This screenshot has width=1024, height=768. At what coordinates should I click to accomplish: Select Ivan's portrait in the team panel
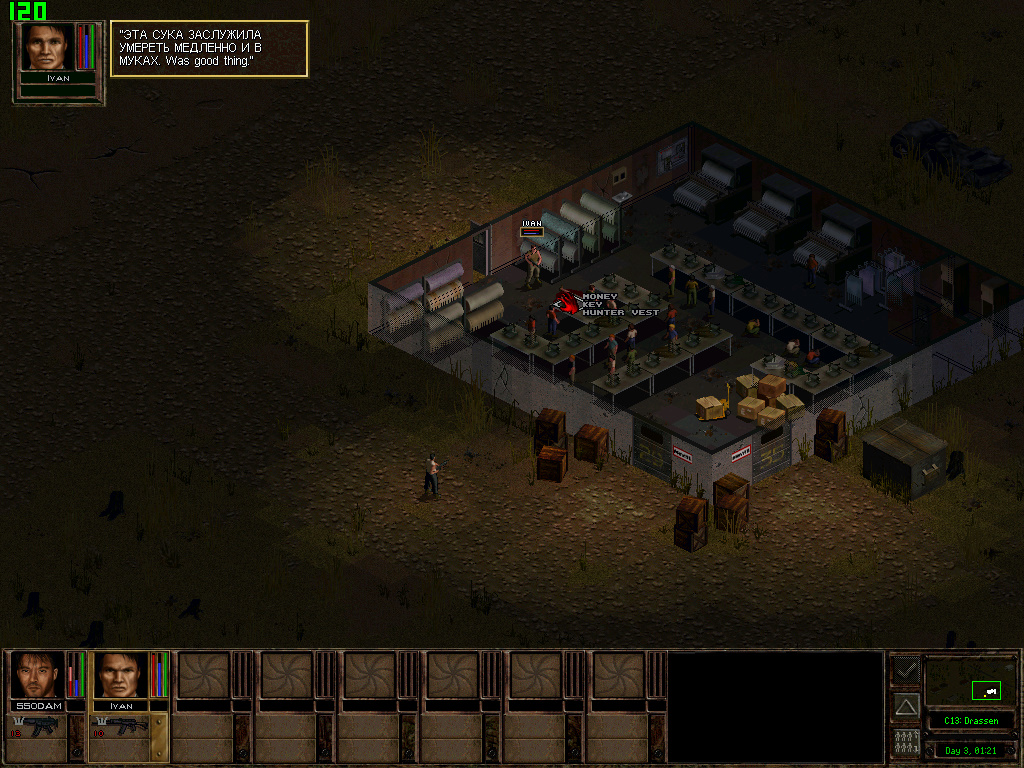coord(120,675)
